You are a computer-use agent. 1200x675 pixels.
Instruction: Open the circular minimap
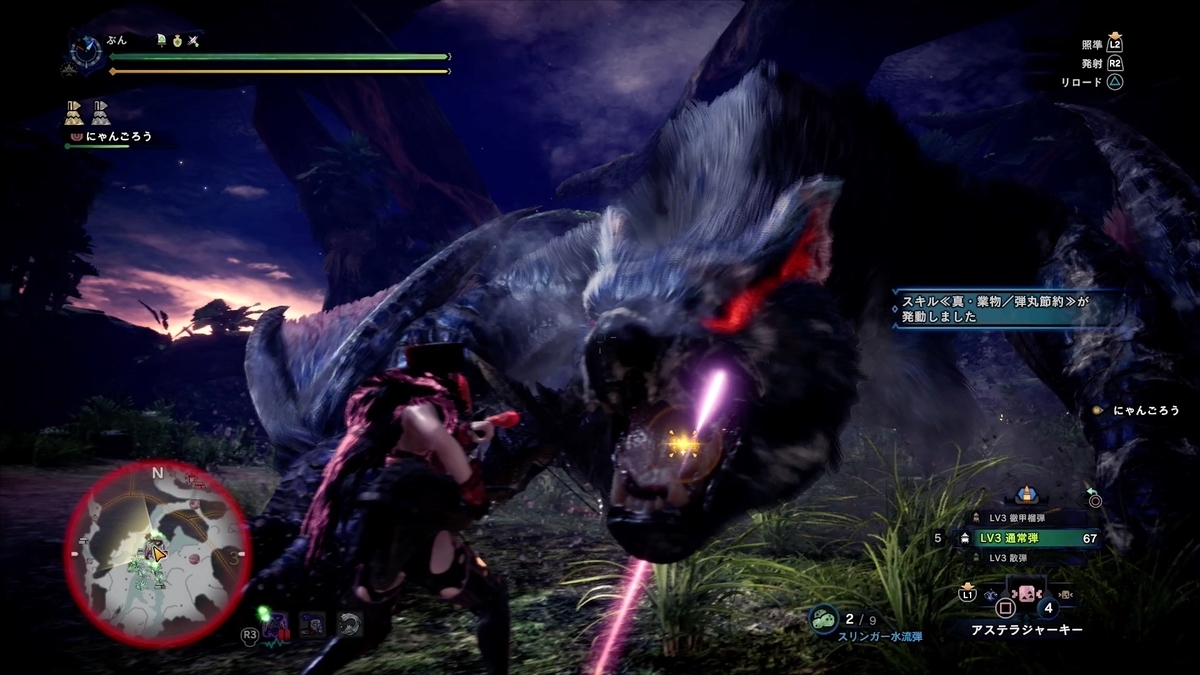pos(157,553)
